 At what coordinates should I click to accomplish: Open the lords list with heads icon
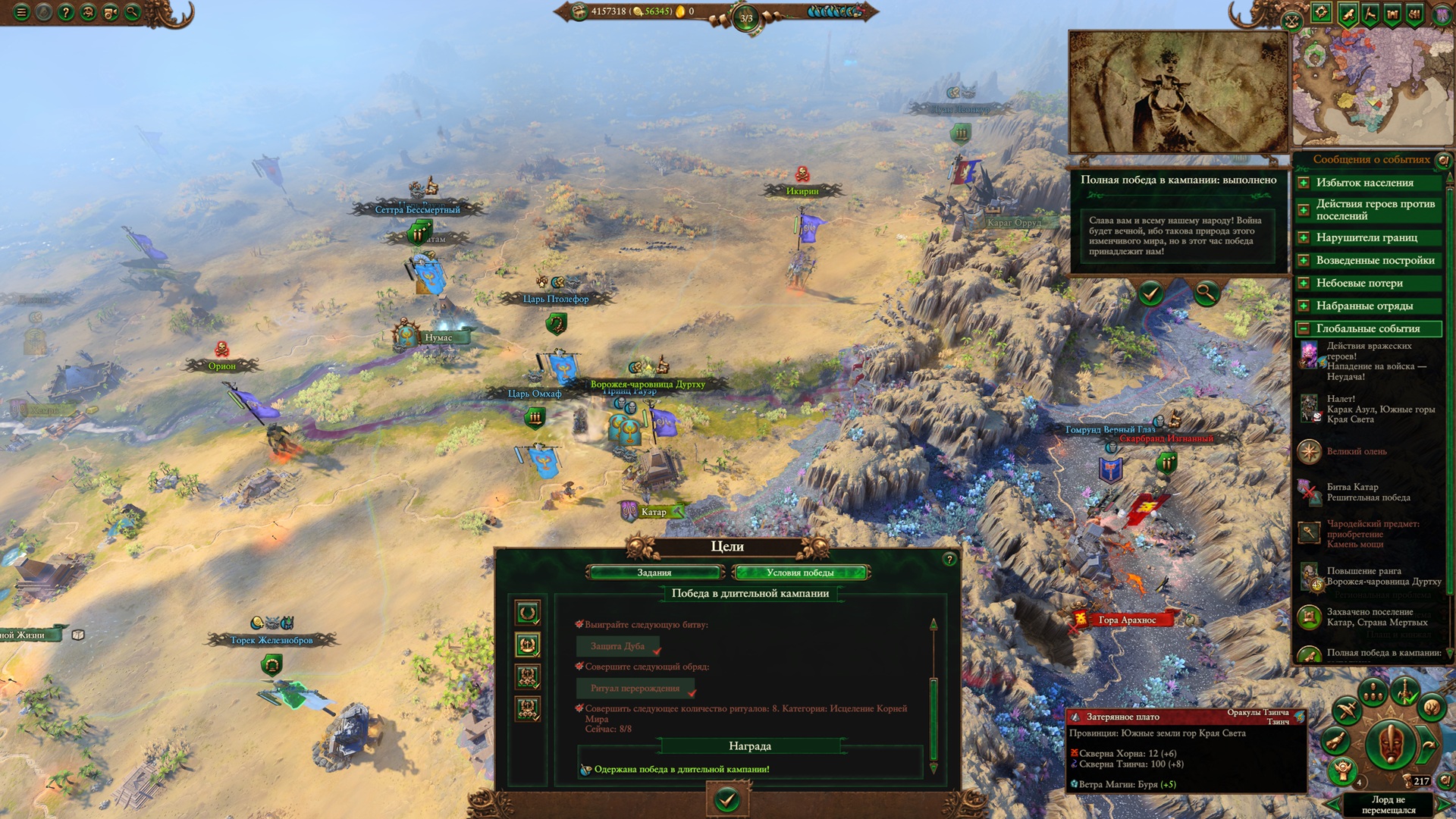pos(1372,692)
